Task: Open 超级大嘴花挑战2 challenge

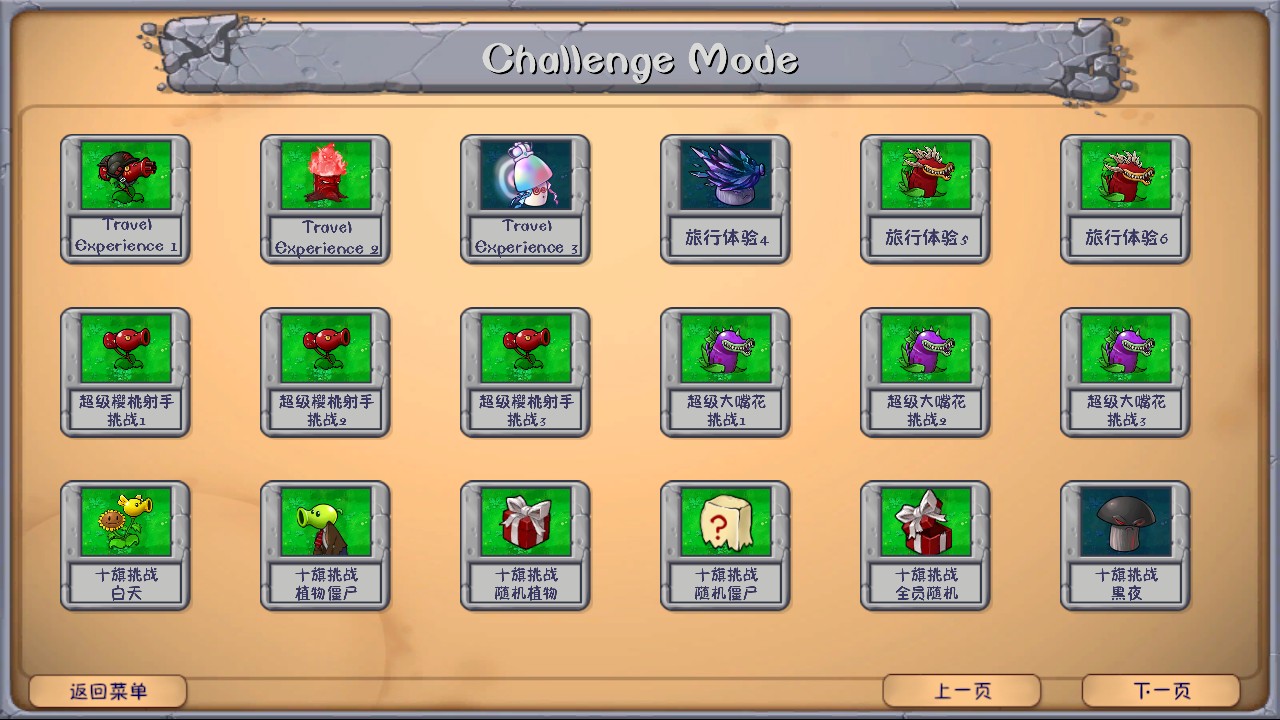Action: tap(925, 370)
